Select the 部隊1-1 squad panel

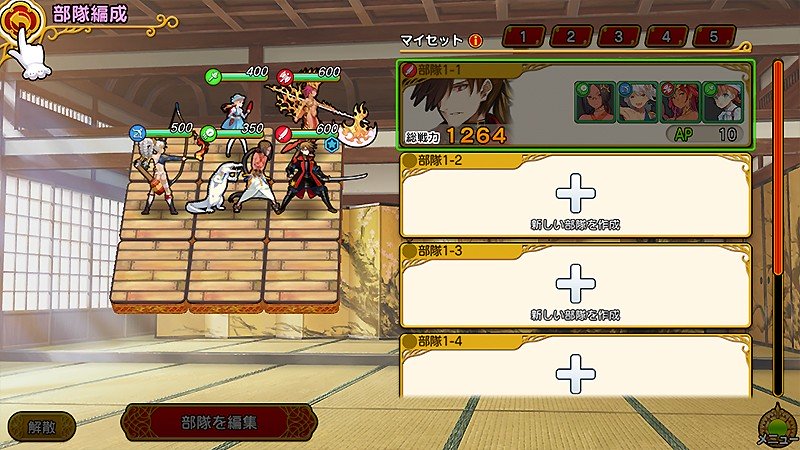tap(575, 104)
